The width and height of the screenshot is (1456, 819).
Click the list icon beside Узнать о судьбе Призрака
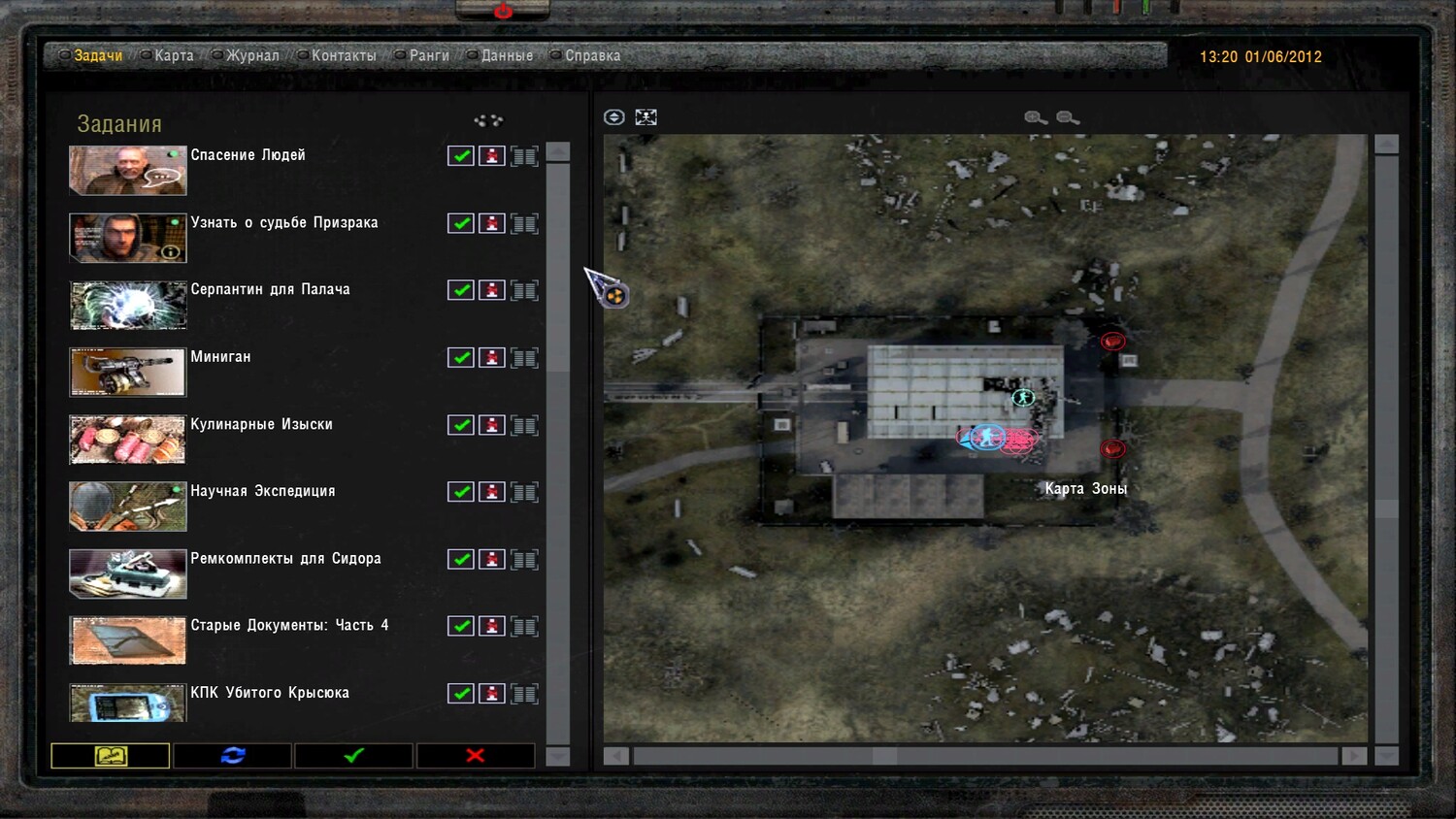click(x=524, y=223)
